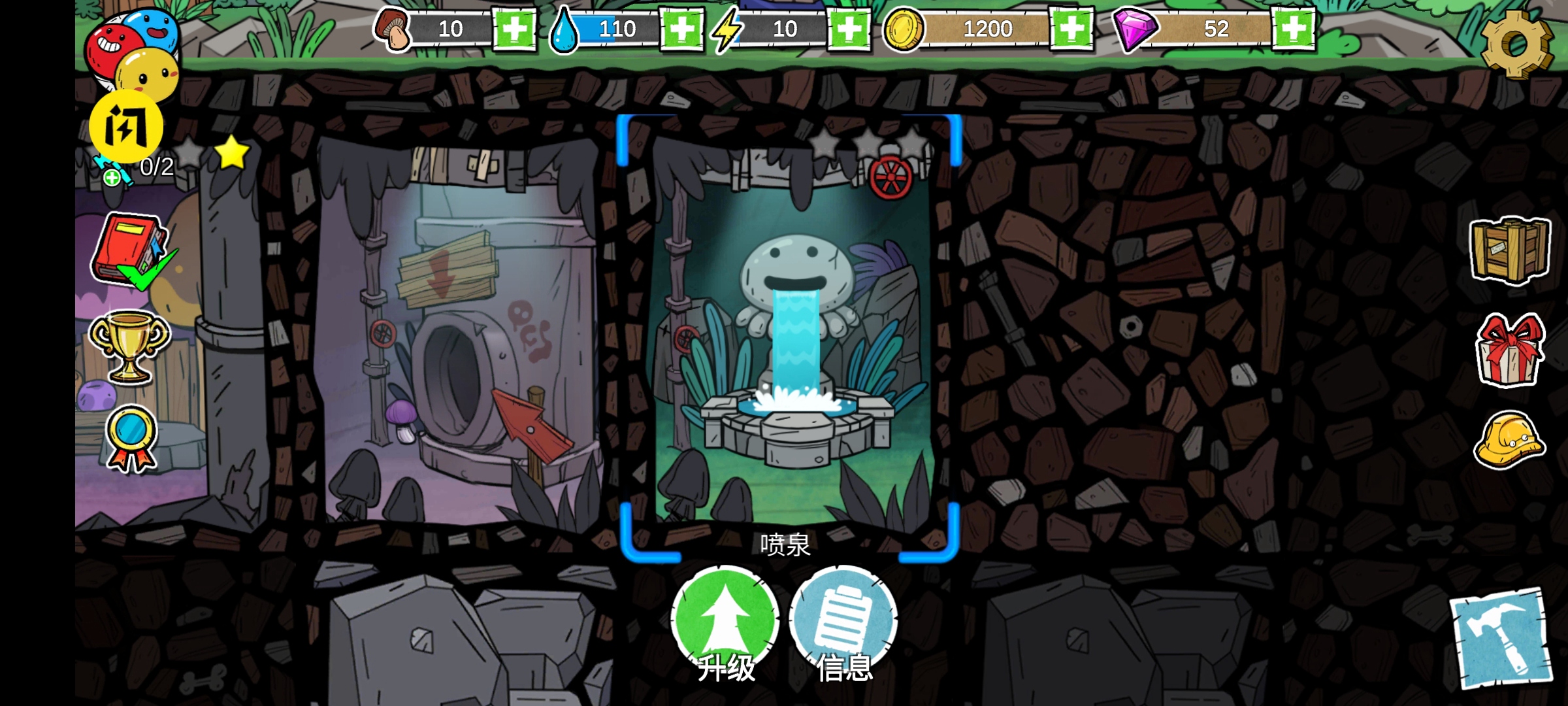Buy more gold coins via plus button
1568x706 pixels.
[x=1071, y=29]
